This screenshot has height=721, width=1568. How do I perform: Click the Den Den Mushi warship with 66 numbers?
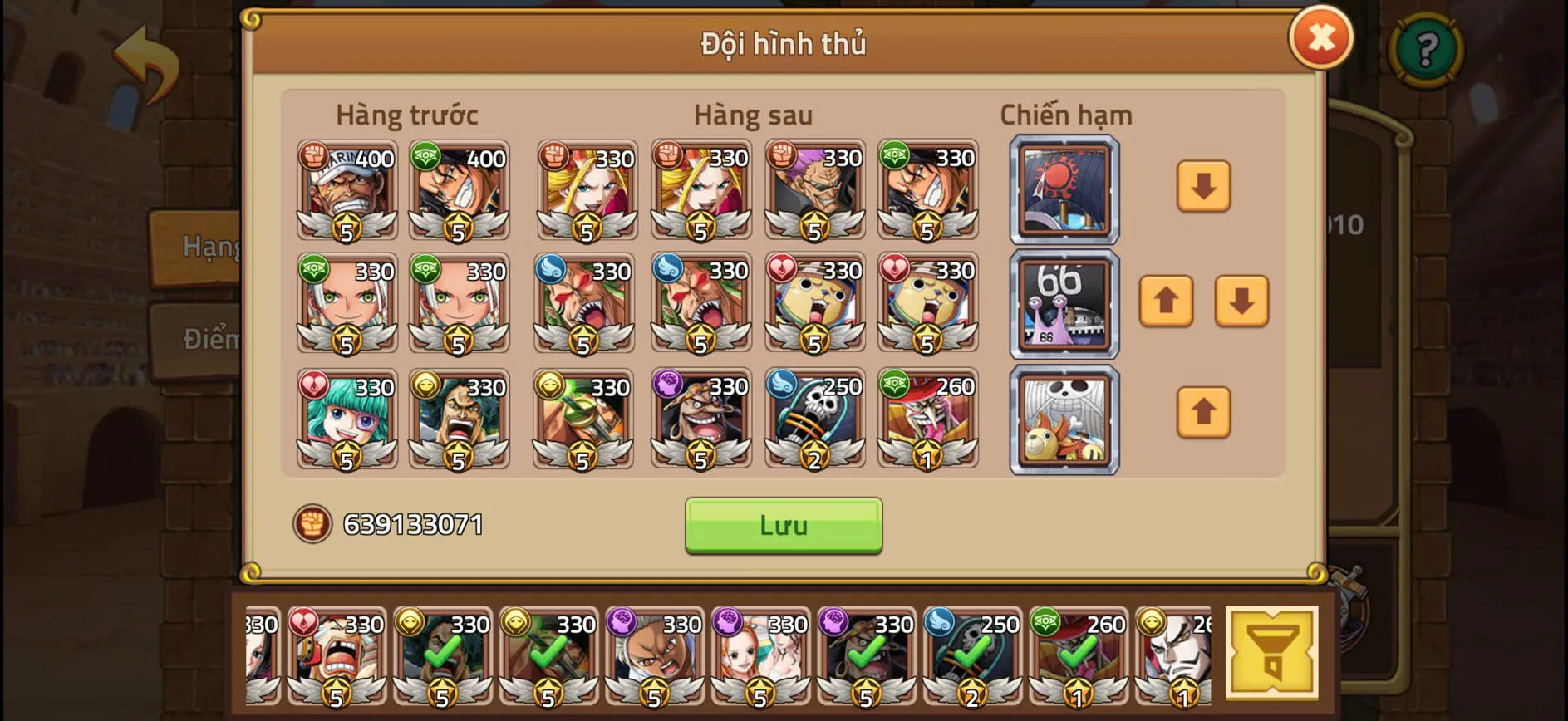[1064, 303]
